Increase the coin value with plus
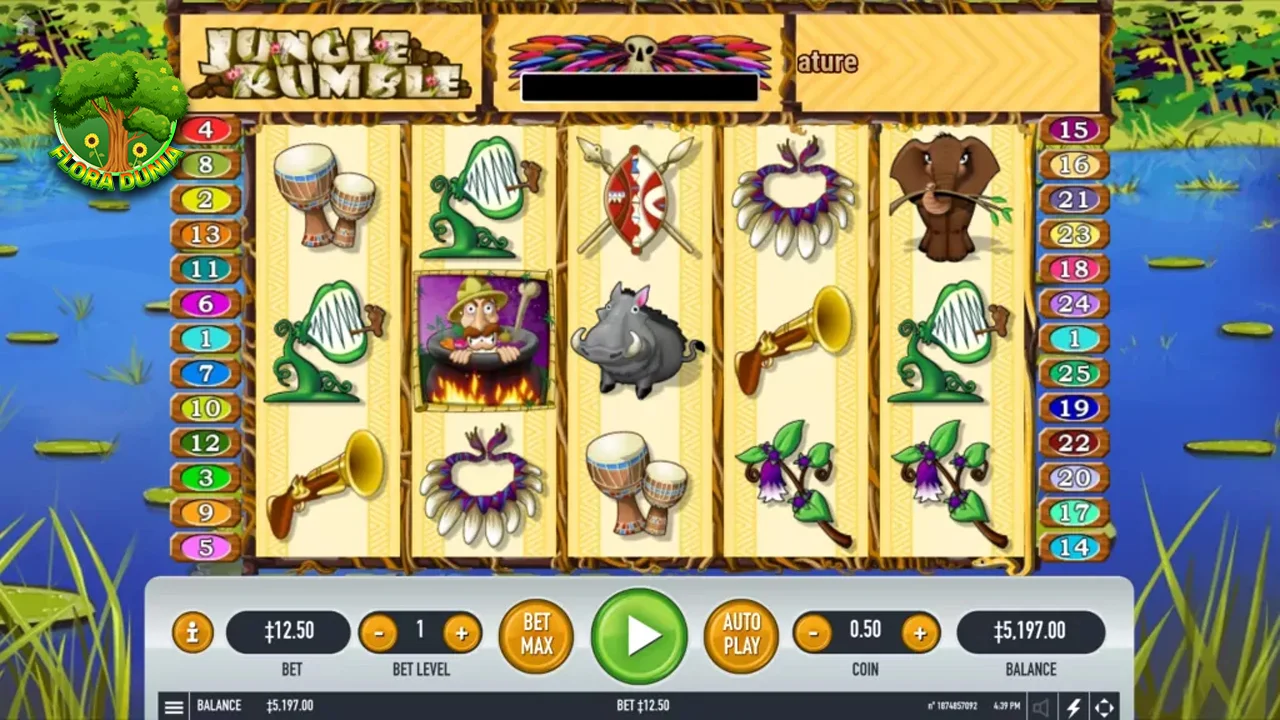The width and height of the screenshot is (1280, 720). tap(920, 632)
